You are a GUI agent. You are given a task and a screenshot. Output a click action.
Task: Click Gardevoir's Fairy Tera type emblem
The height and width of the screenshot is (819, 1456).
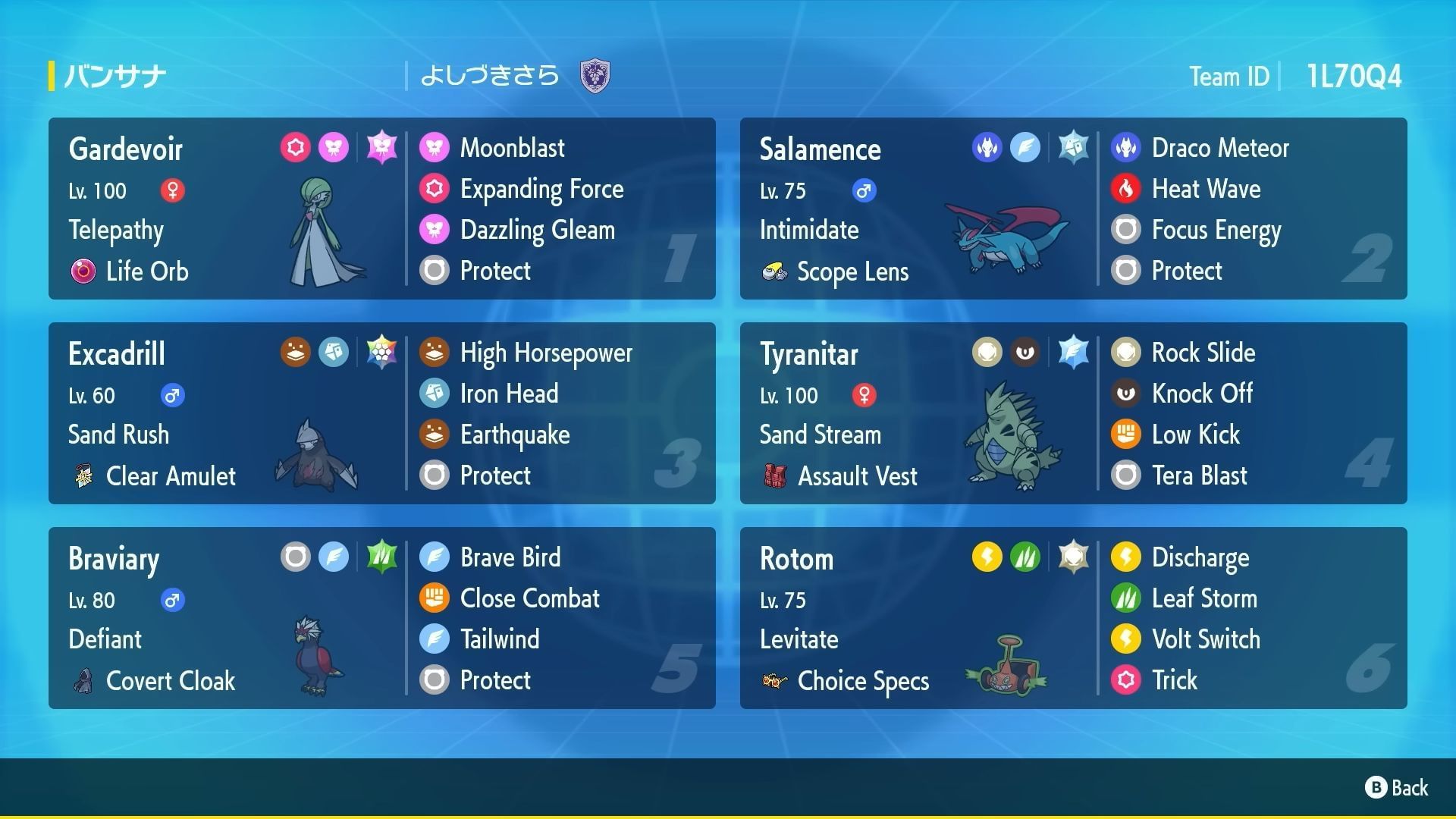[381, 147]
